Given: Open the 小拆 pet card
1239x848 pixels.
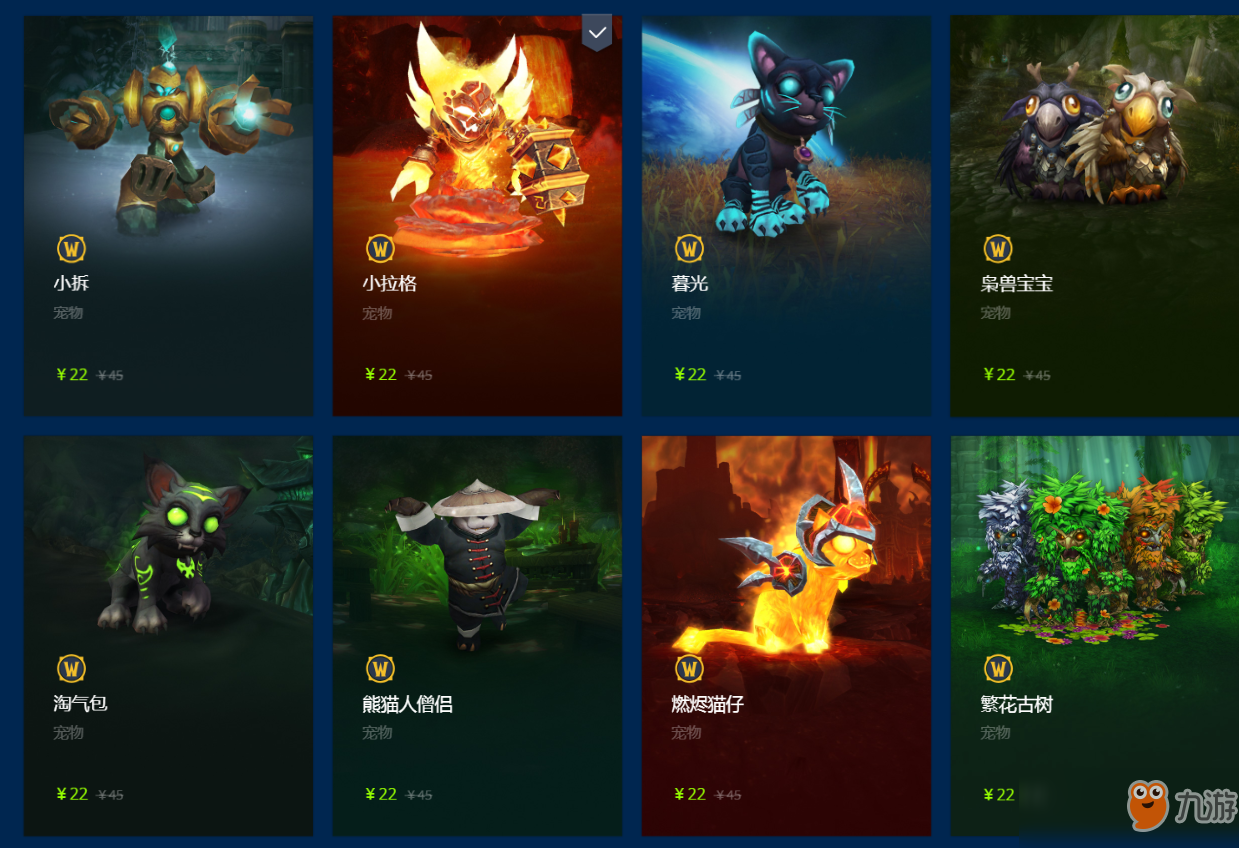Looking at the screenshot, I should pyautogui.click(x=168, y=215).
